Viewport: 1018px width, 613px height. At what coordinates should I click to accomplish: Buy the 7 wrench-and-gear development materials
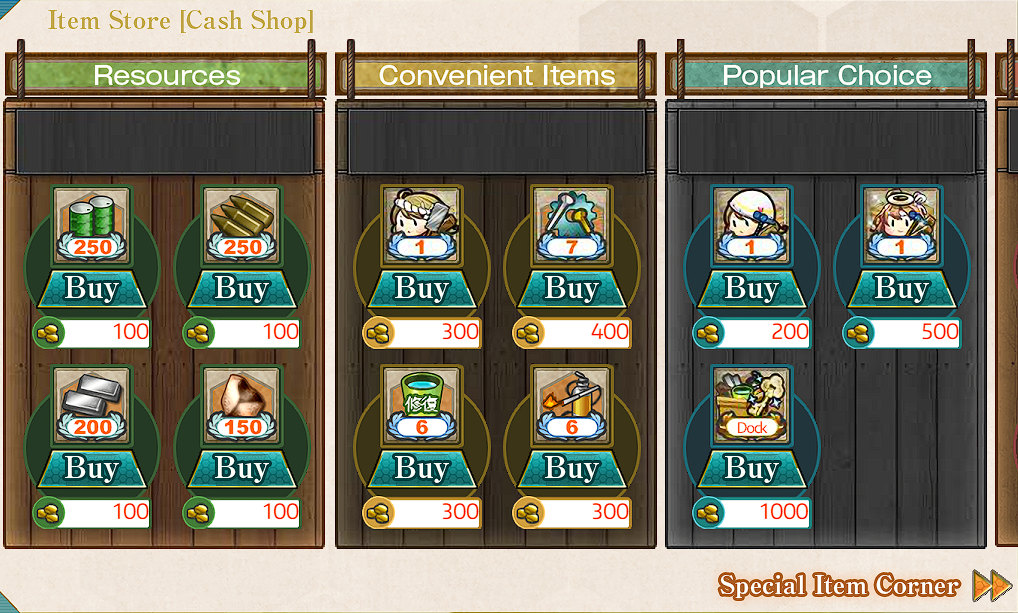click(x=571, y=288)
